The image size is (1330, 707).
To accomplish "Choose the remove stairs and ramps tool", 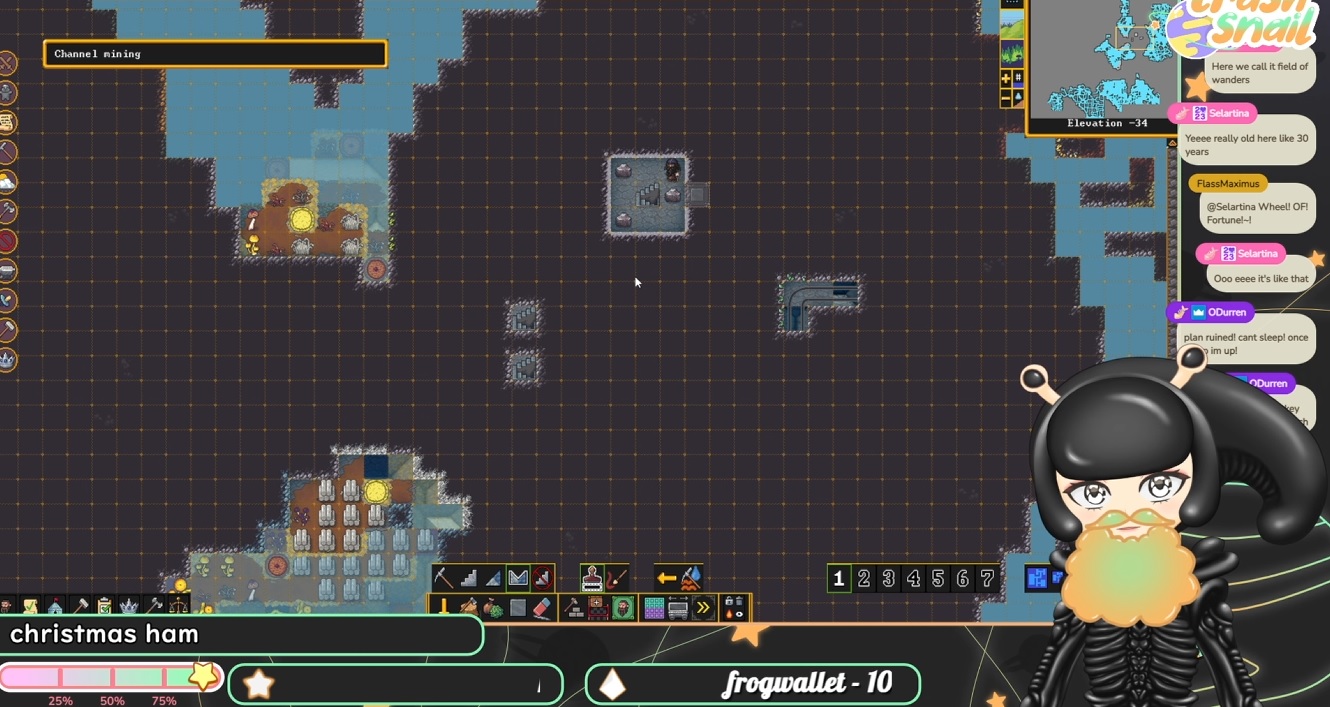I will coord(542,578).
